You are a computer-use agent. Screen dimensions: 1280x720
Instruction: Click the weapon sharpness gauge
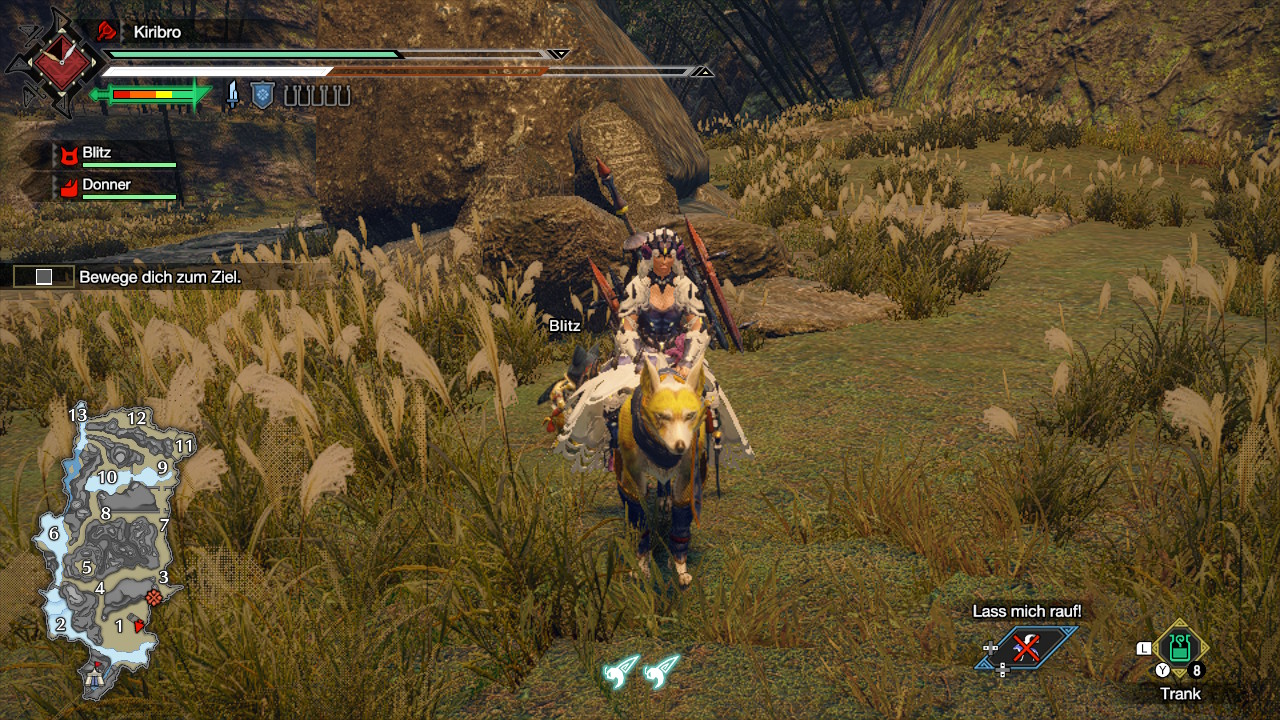coord(150,95)
